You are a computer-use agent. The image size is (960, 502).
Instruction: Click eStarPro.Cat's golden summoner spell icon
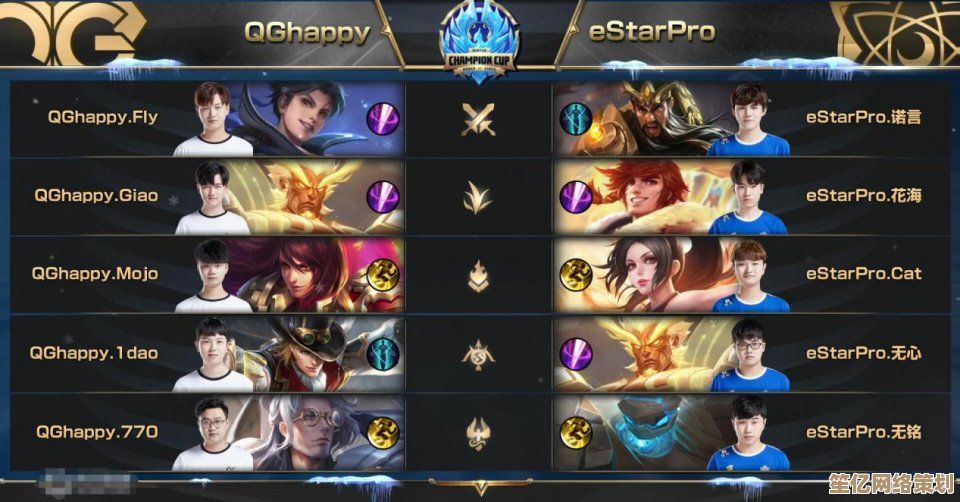pos(575,274)
